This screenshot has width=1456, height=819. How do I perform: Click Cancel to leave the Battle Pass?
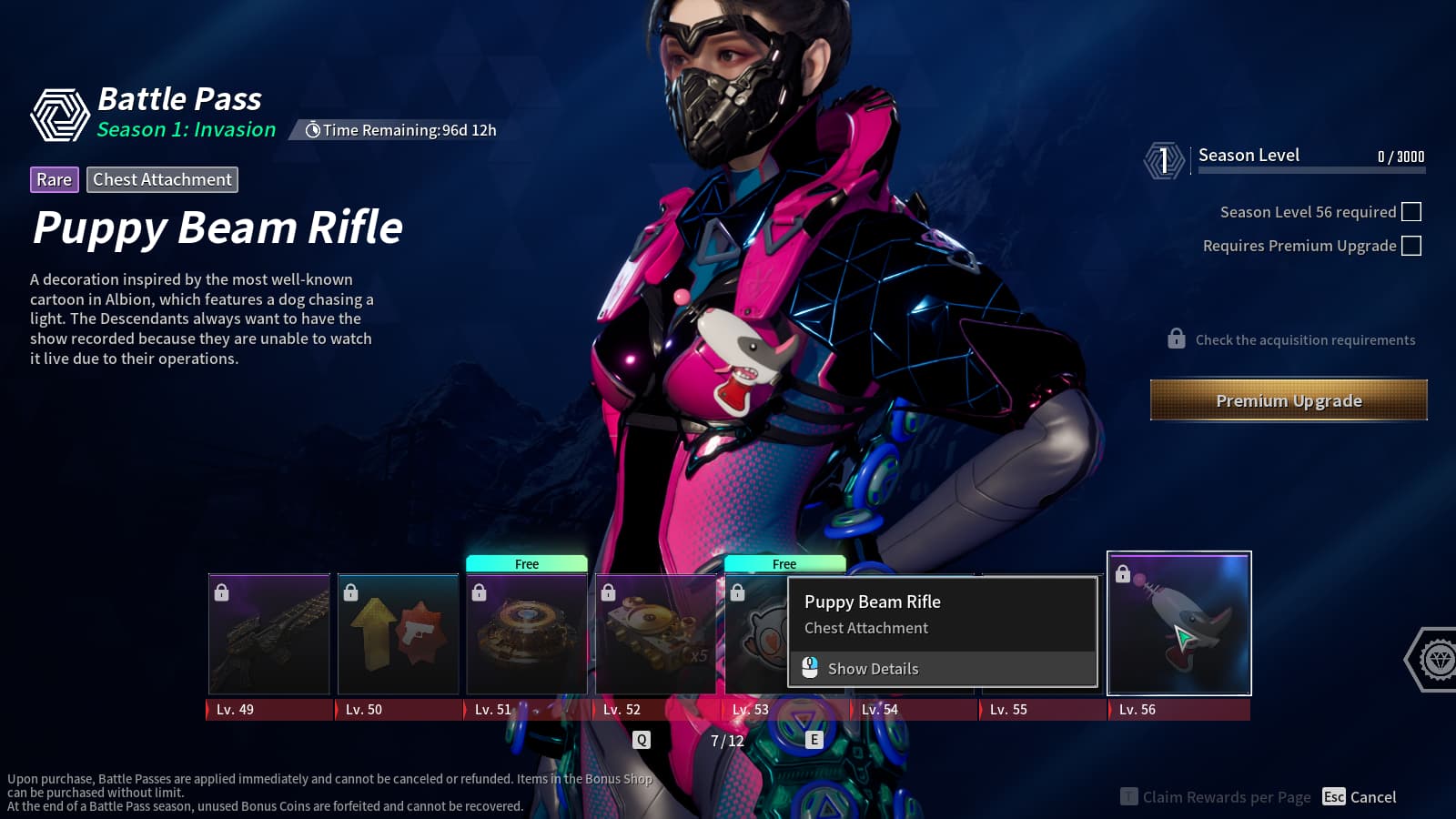[x=1360, y=797]
